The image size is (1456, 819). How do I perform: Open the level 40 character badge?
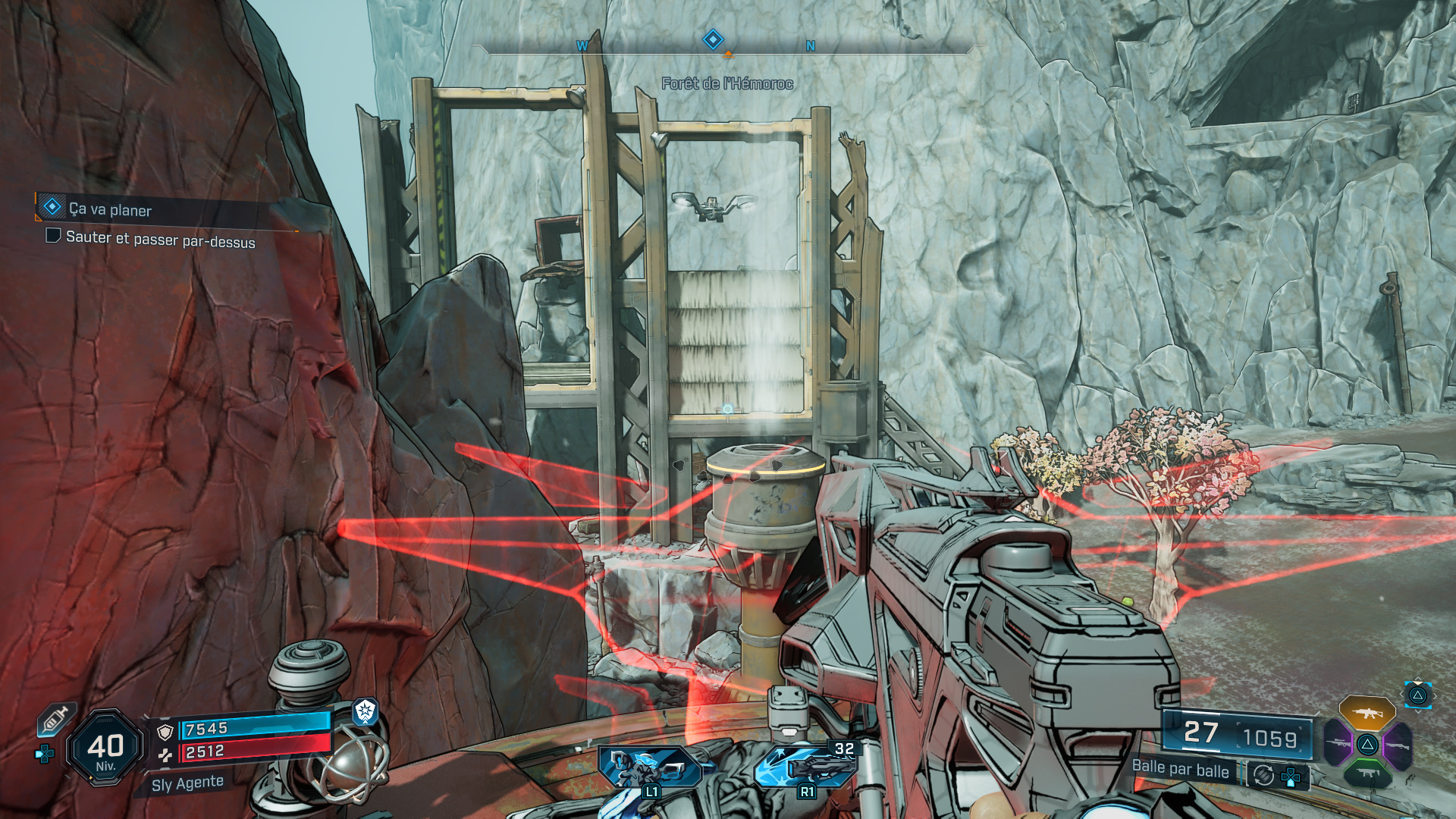point(105,748)
